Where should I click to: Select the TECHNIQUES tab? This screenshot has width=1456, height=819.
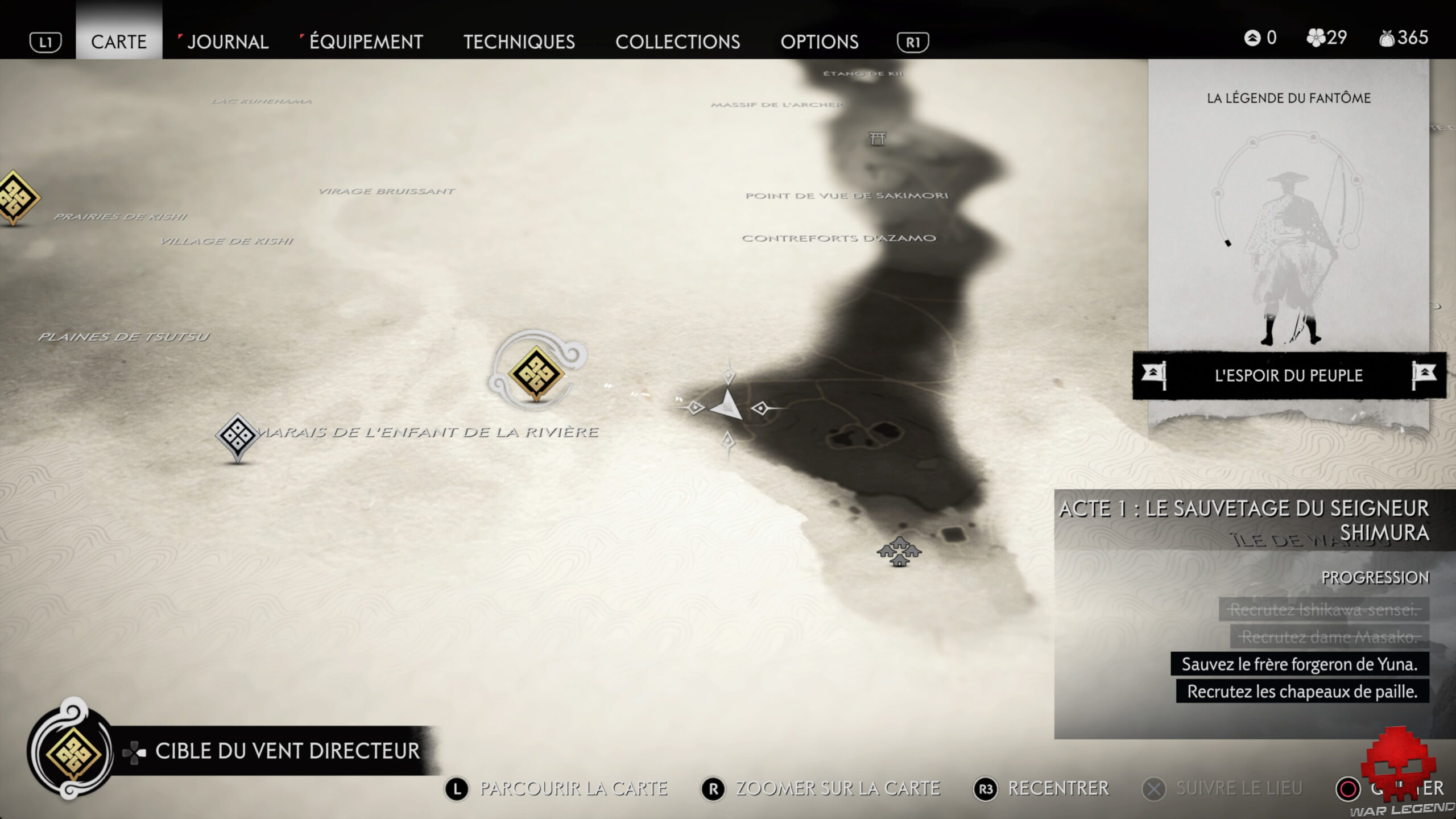pos(520,42)
